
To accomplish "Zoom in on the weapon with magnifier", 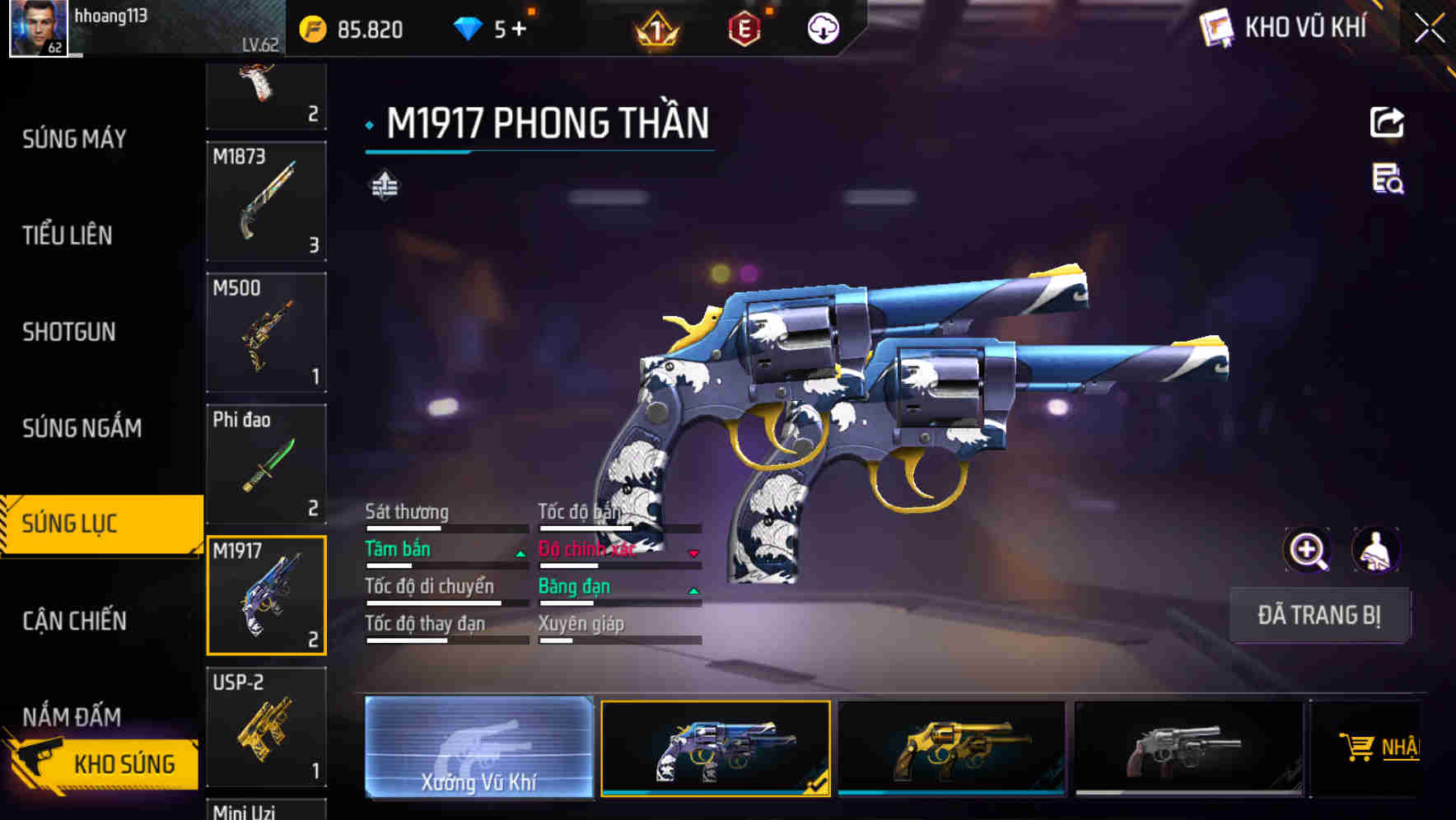I will (1307, 550).
